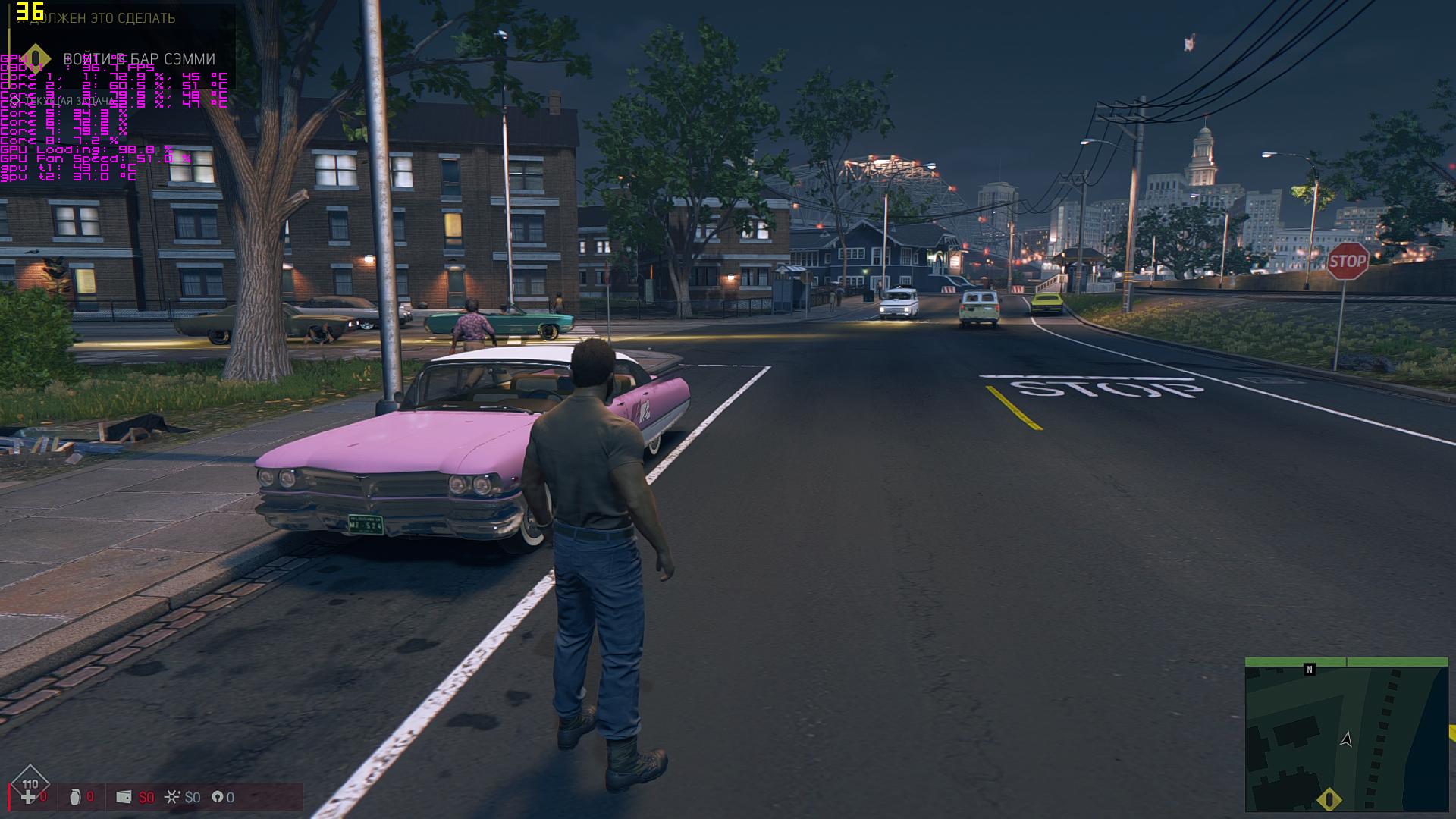Click the yellow objective diamond beside the task text
Viewport: 1456px width, 819px height.
pos(35,58)
